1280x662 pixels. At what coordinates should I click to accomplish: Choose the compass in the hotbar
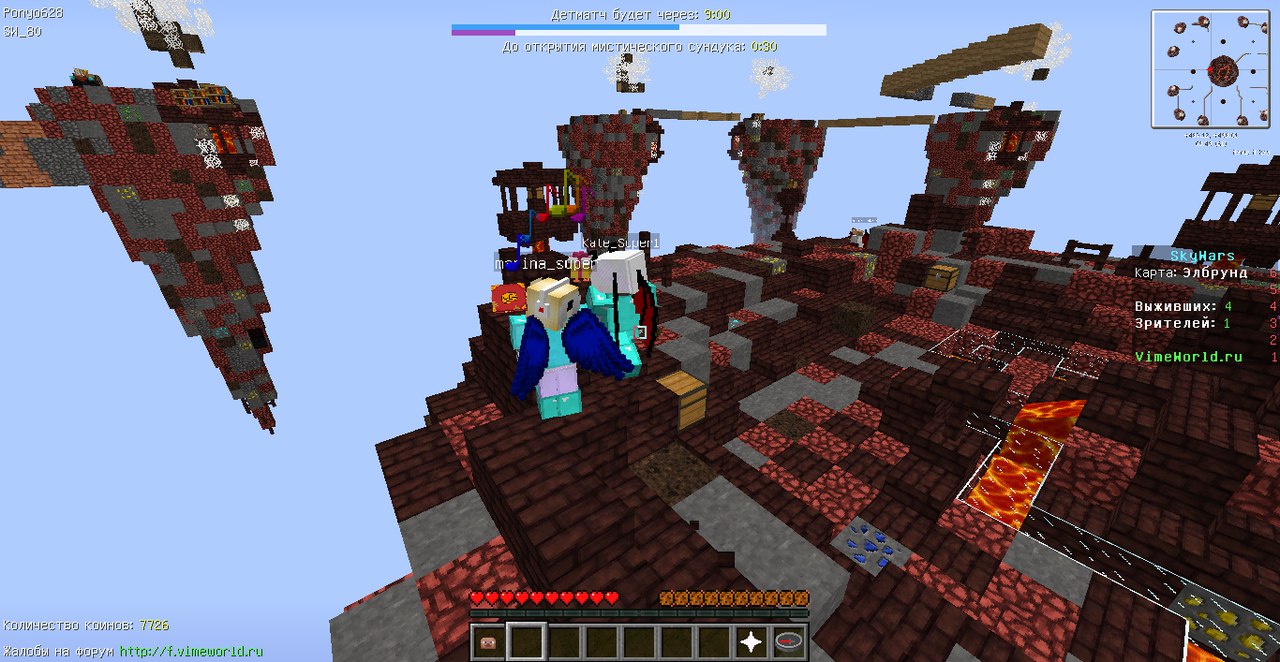click(789, 641)
